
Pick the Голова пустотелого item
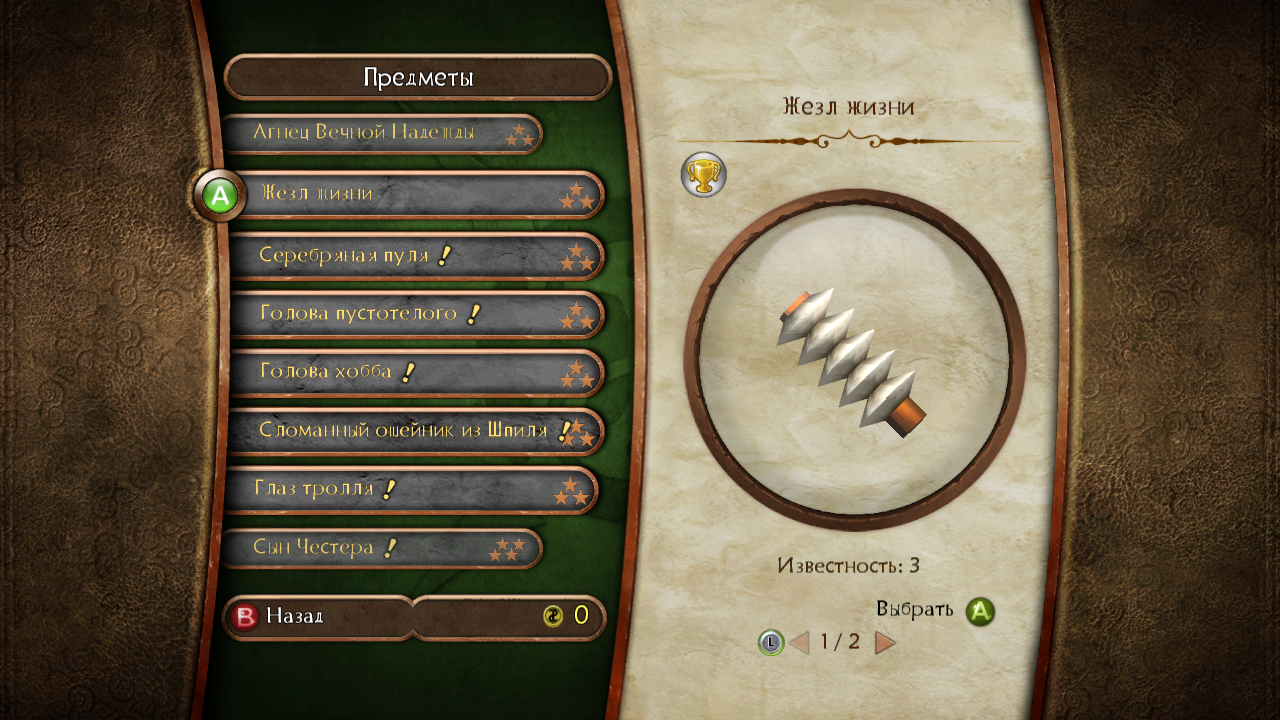point(416,314)
